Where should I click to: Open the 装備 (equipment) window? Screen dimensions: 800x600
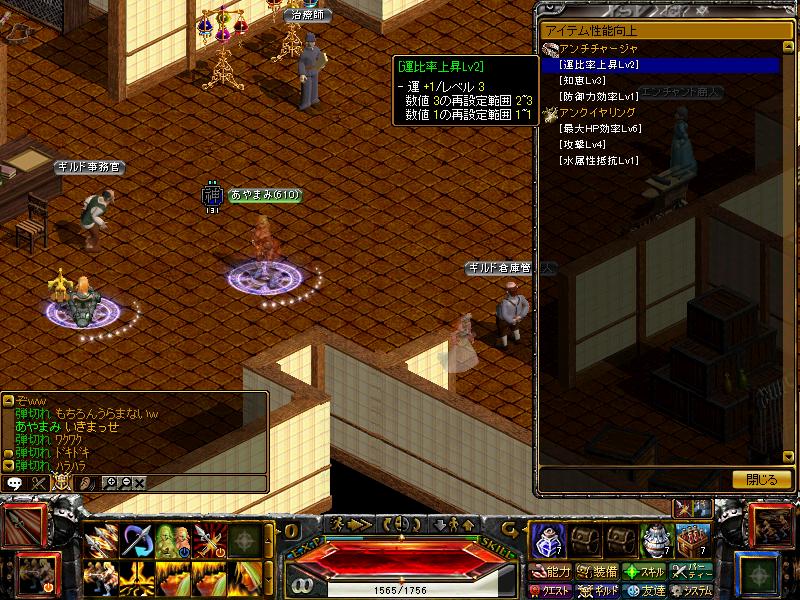599,573
